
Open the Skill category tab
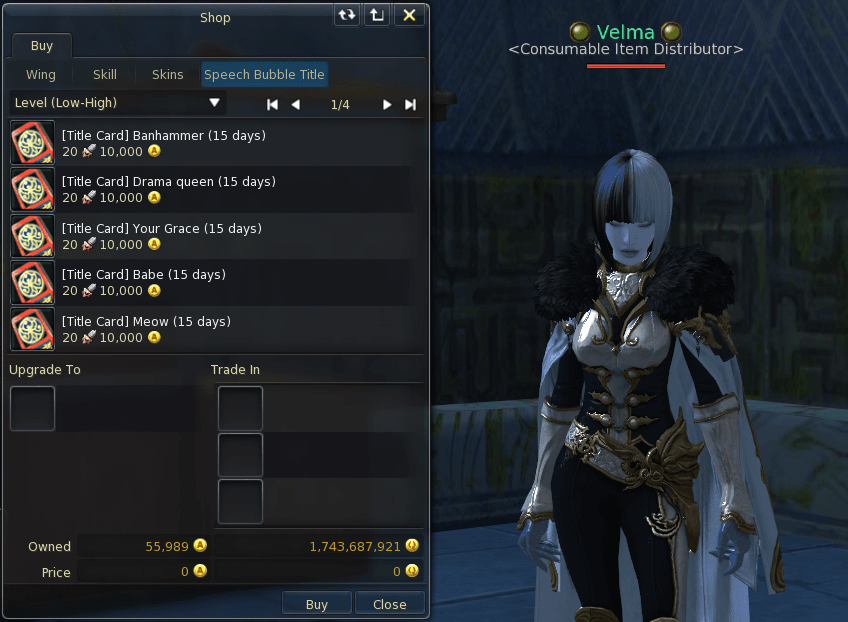(x=105, y=75)
